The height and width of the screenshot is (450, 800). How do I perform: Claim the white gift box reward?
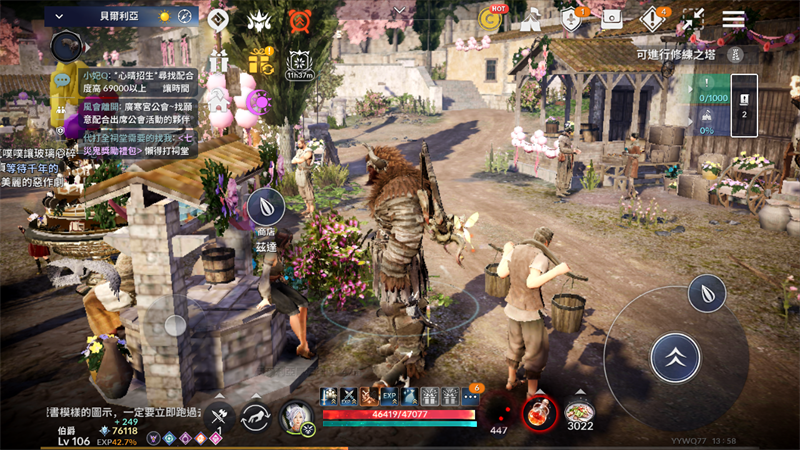coord(219,61)
